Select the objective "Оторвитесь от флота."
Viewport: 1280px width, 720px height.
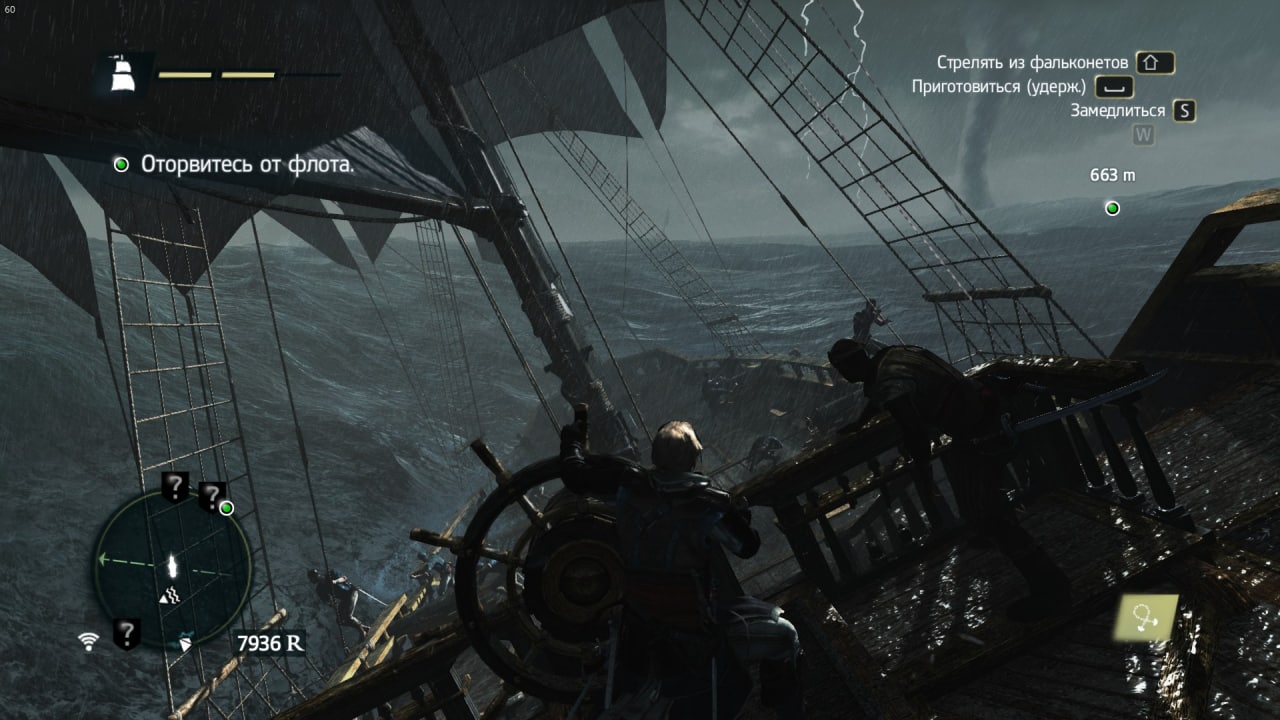pyautogui.click(x=247, y=164)
